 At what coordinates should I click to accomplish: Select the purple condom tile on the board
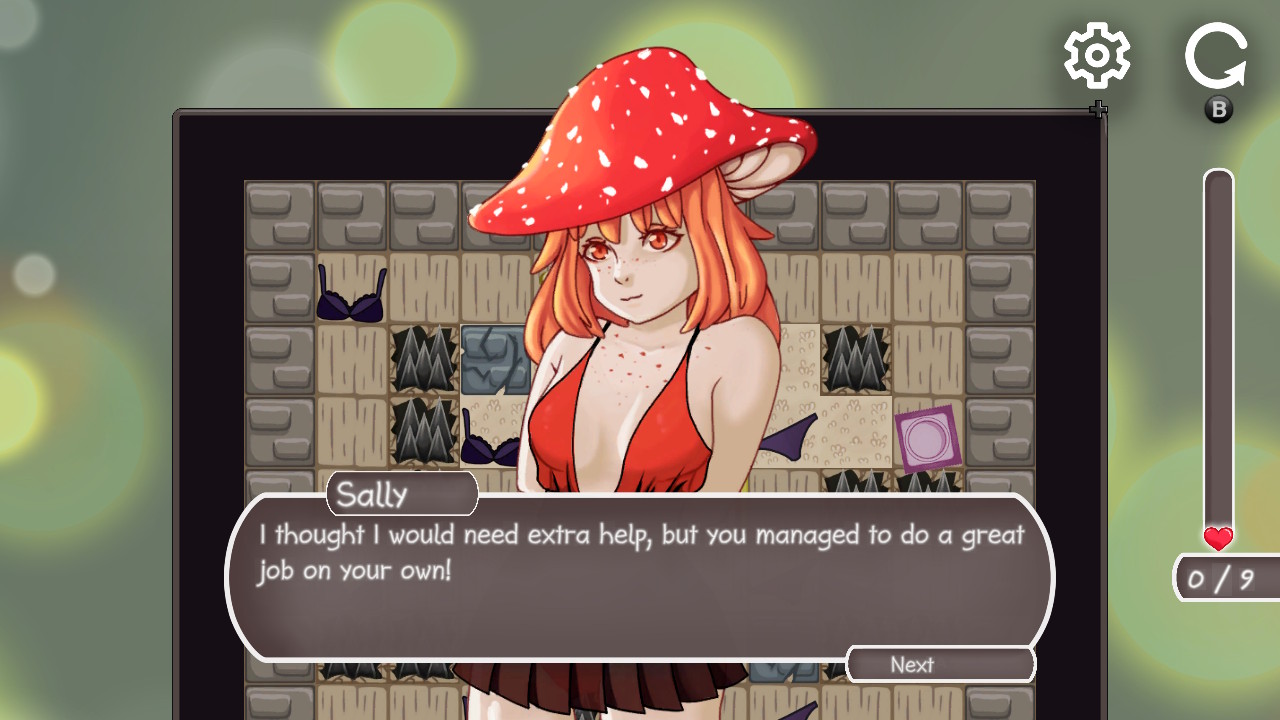coord(930,438)
